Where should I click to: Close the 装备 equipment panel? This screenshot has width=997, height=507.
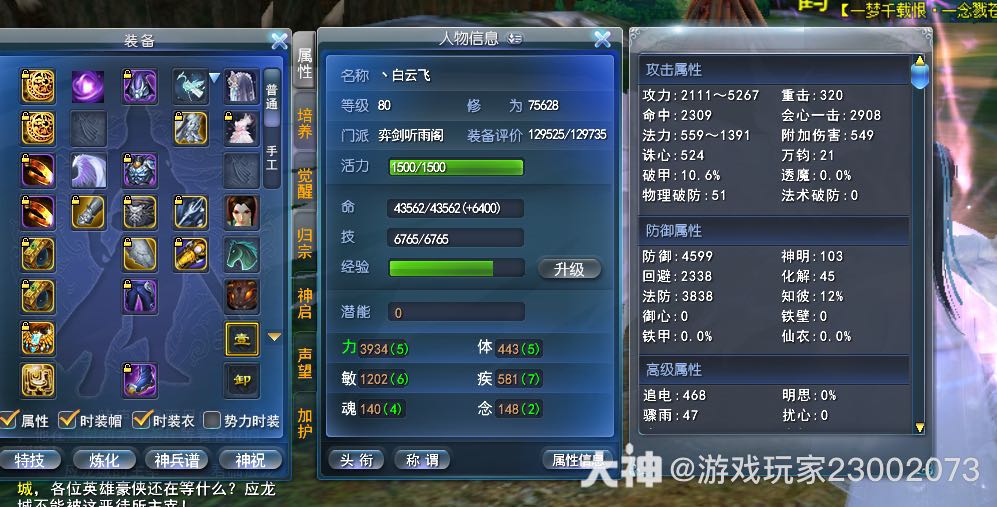(x=279, y=41)
